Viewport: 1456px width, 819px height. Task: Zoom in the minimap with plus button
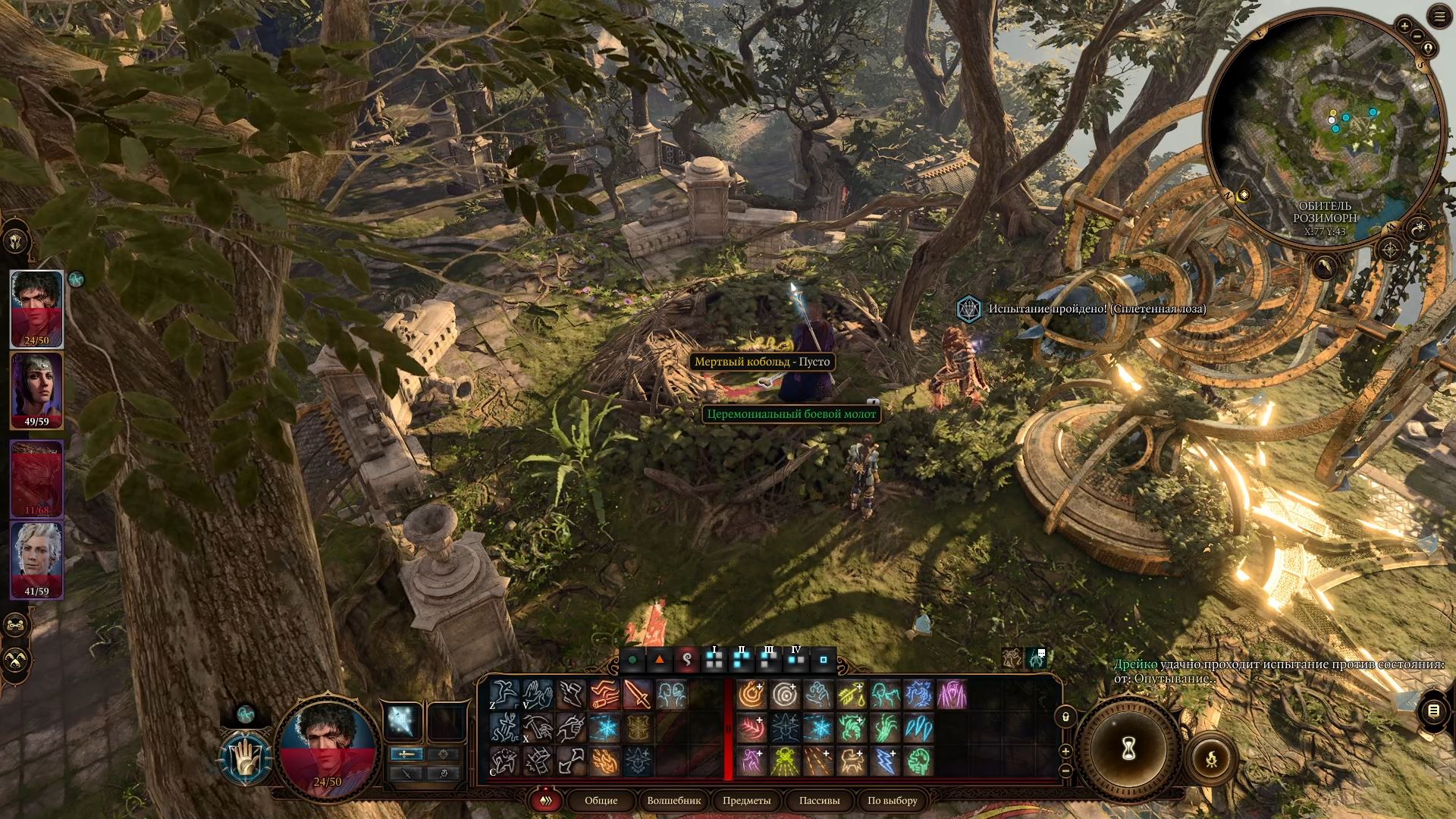coord(1404,27)
